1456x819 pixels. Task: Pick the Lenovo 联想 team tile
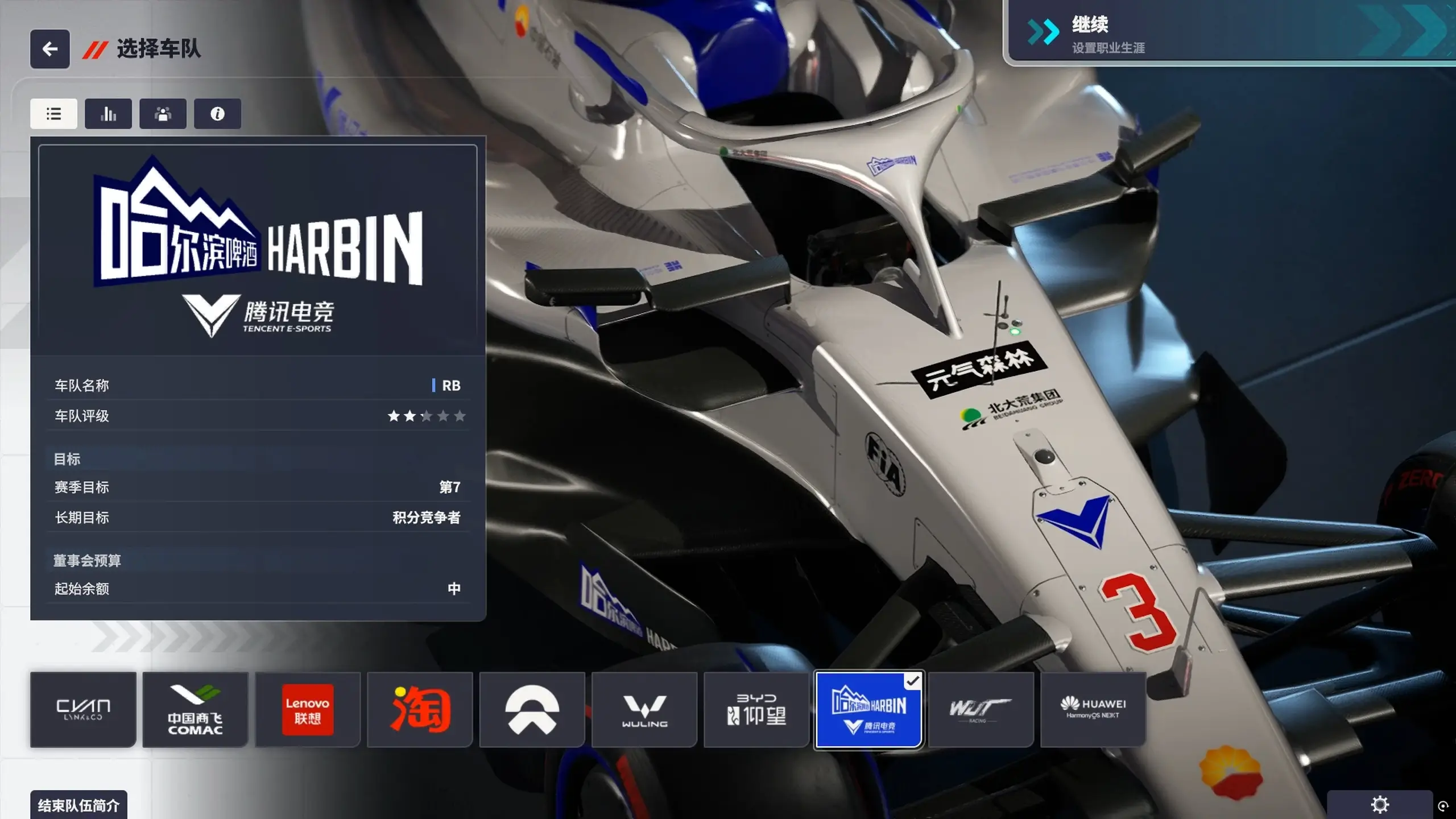pos(308,709)
